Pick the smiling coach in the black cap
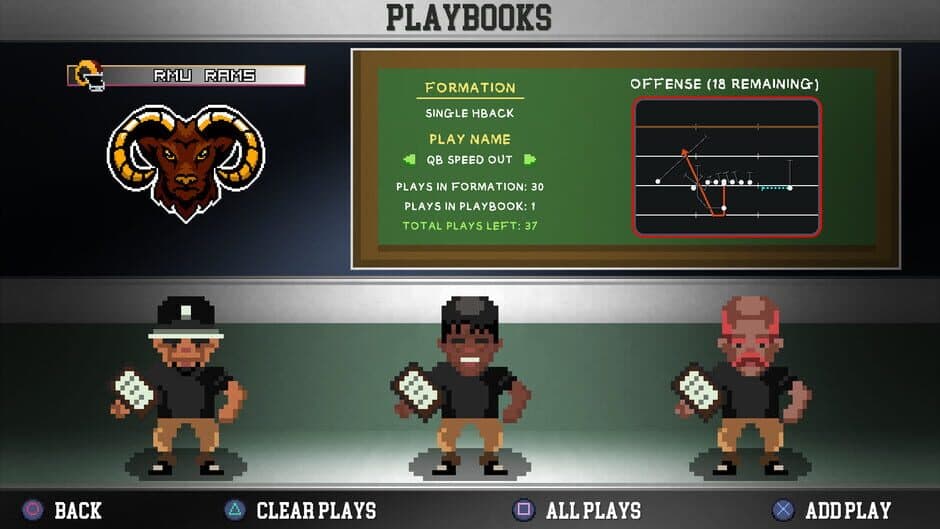Viewport: 940px width, 529px height. tap(468, 387)
